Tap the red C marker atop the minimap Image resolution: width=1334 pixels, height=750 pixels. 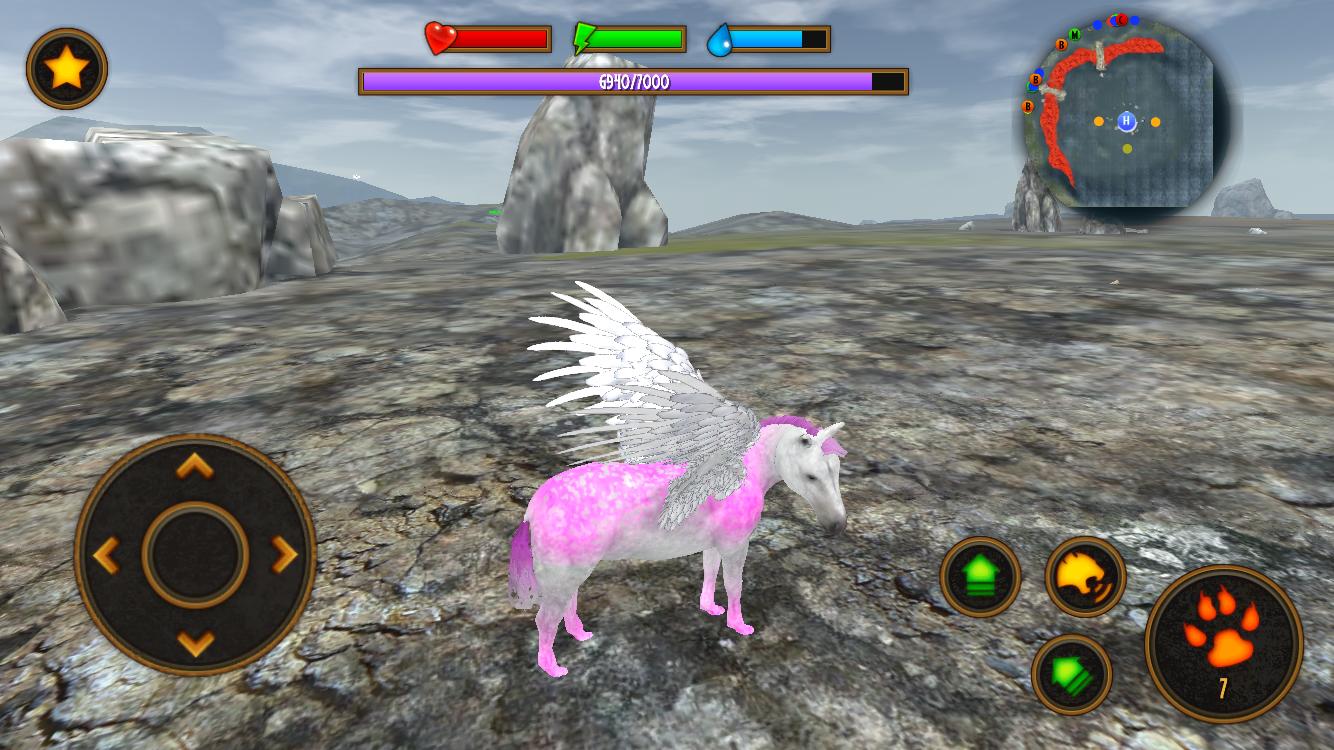(1121, 20)
